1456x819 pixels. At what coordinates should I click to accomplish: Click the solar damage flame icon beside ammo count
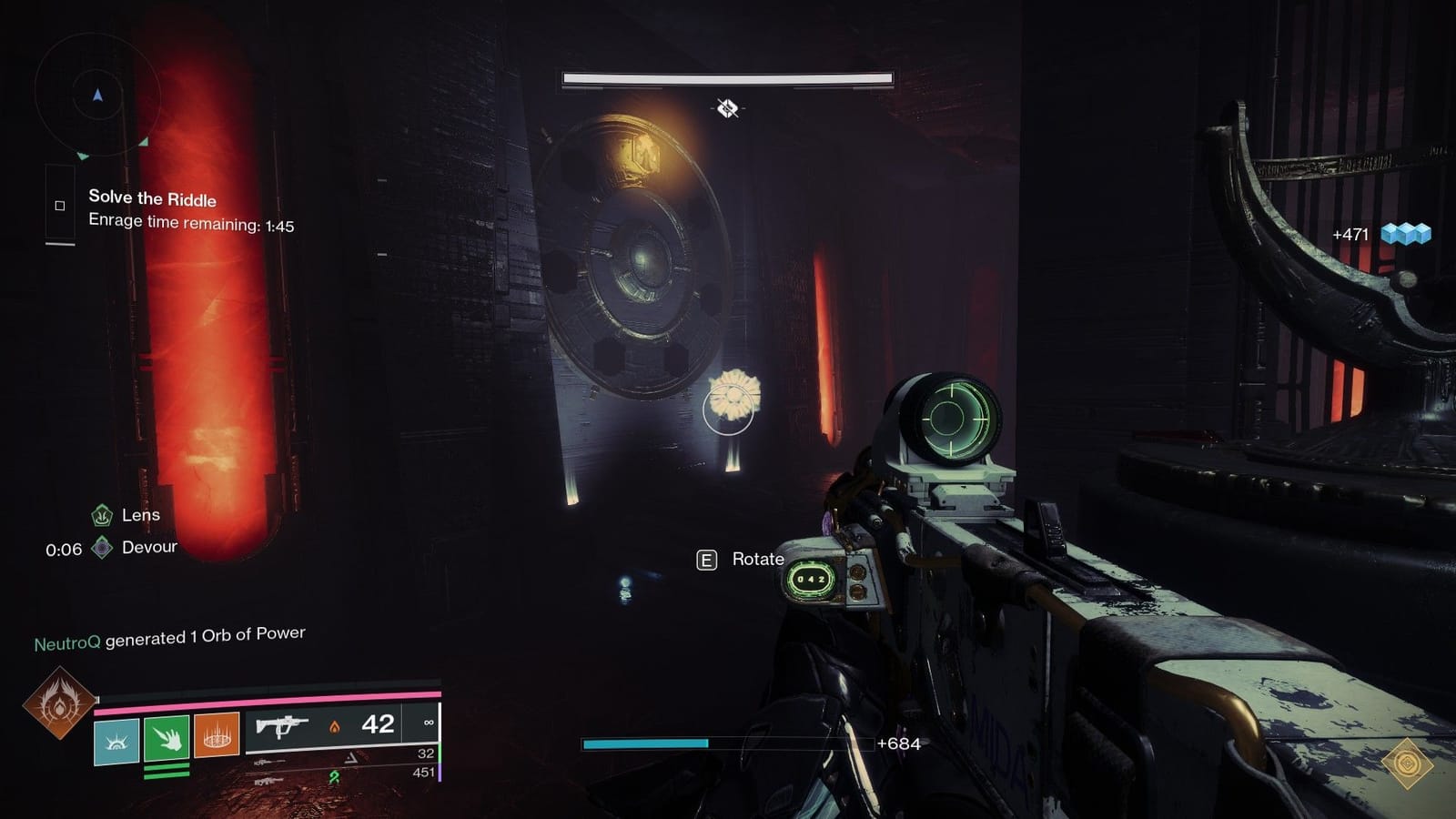(x=334, y=726)
